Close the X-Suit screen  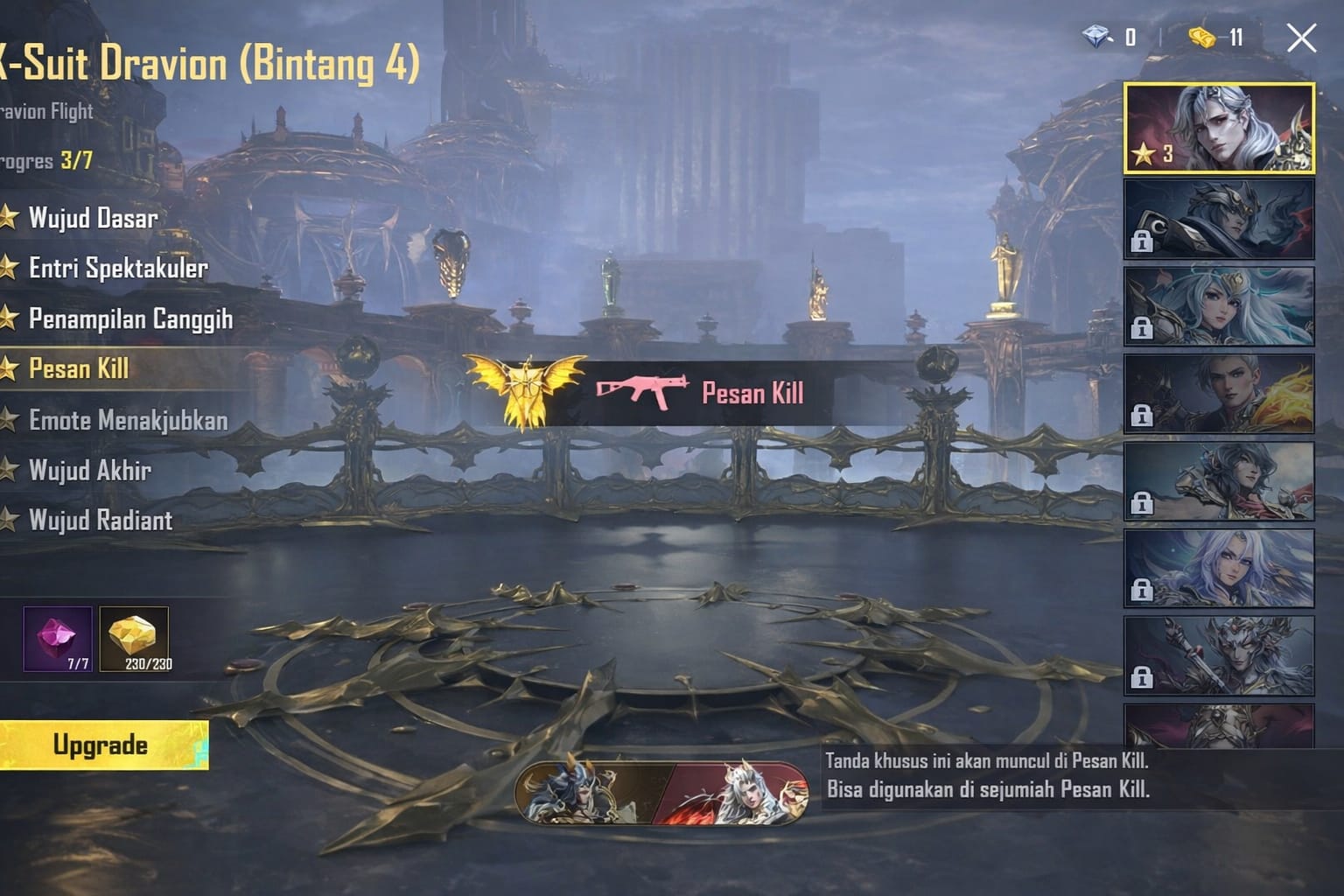pyautogui.click(x=1301, y=38)
